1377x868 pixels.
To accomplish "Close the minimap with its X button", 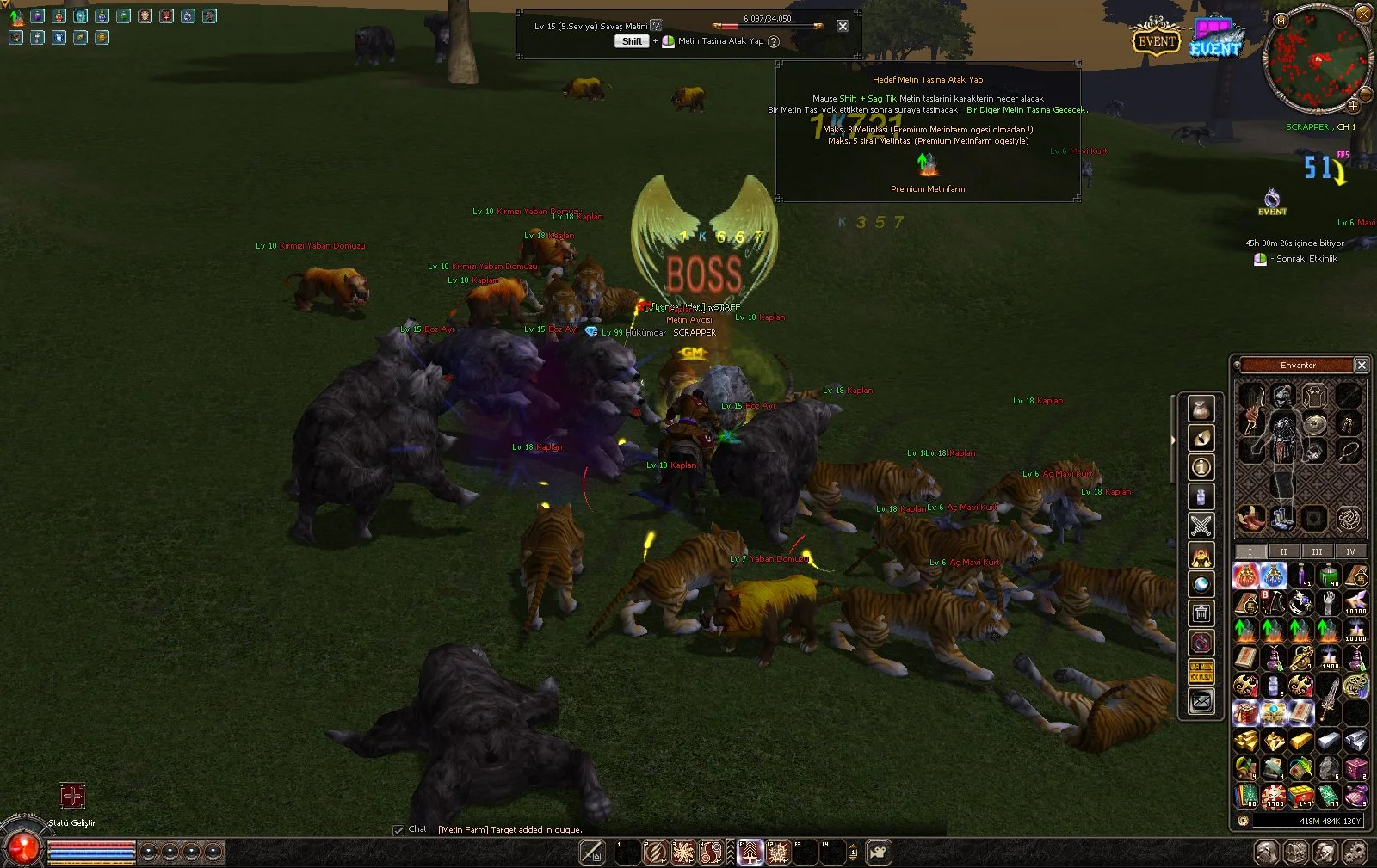I will click(x=1363, y=13).
